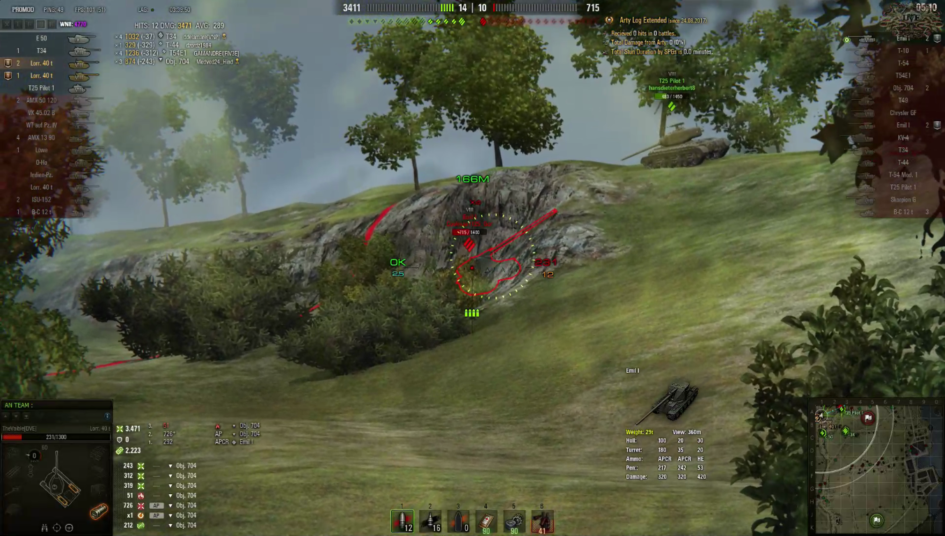Select the empty third shell slot showing 0
The image size is (945, 536).
tap(459, 521)
